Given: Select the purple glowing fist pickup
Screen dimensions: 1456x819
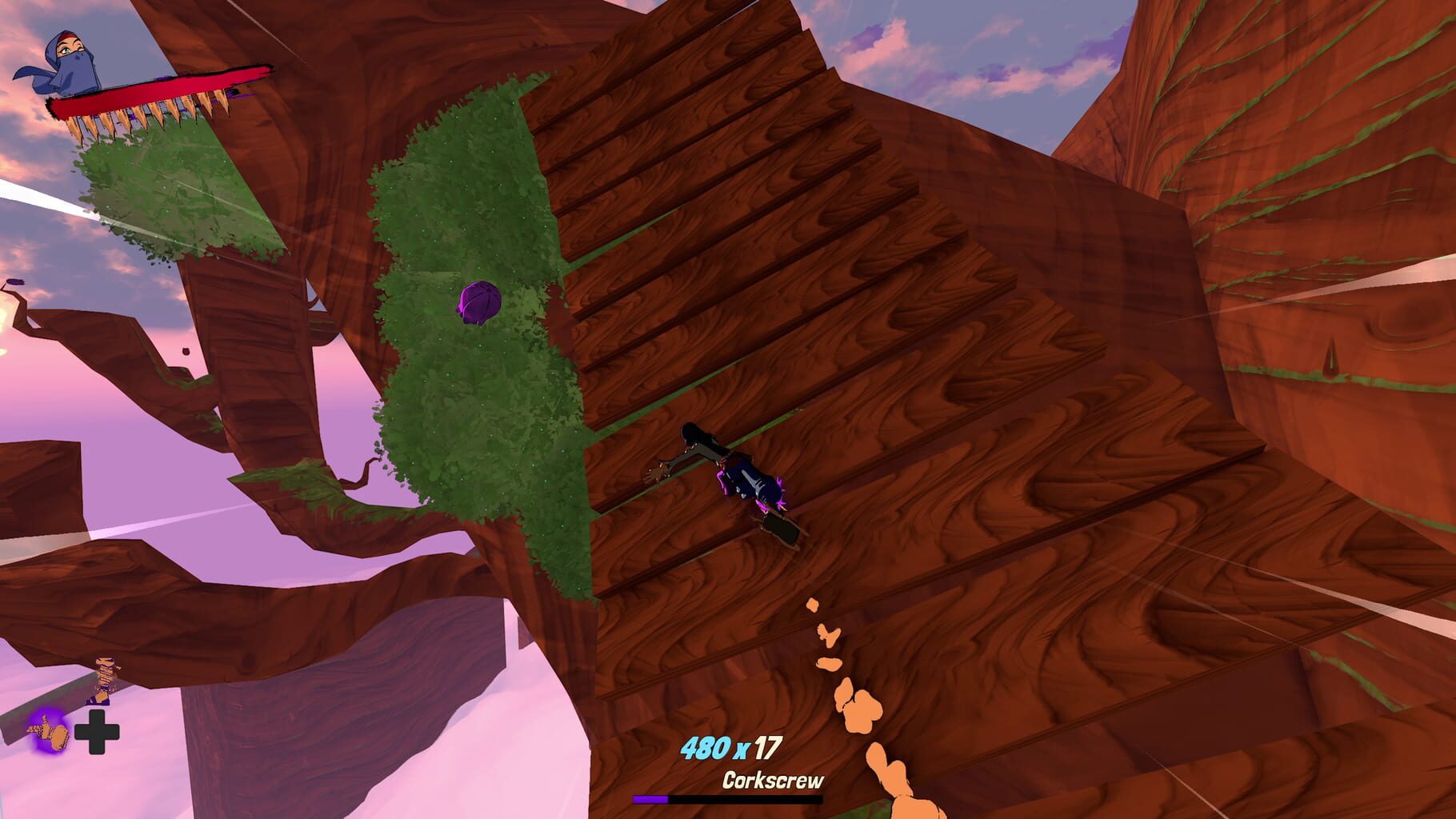Looking at the screenshot, I should pyautogui.click(x=50, y=732).
